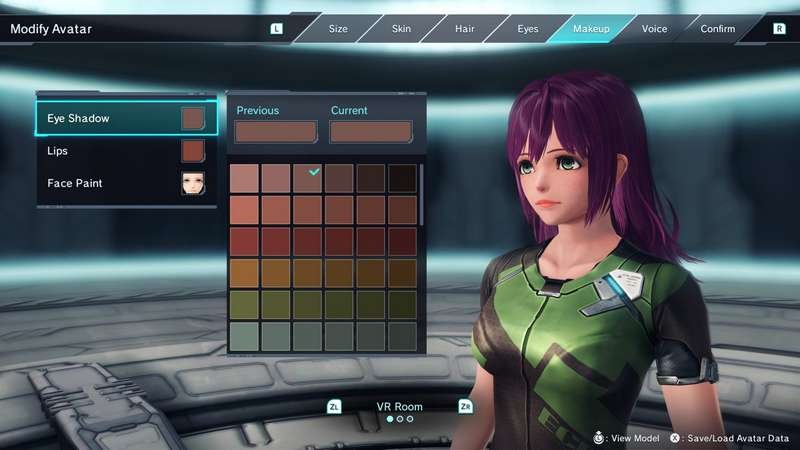
Task: Switch to the Voice tab
Action: click(x=654, y=29)
